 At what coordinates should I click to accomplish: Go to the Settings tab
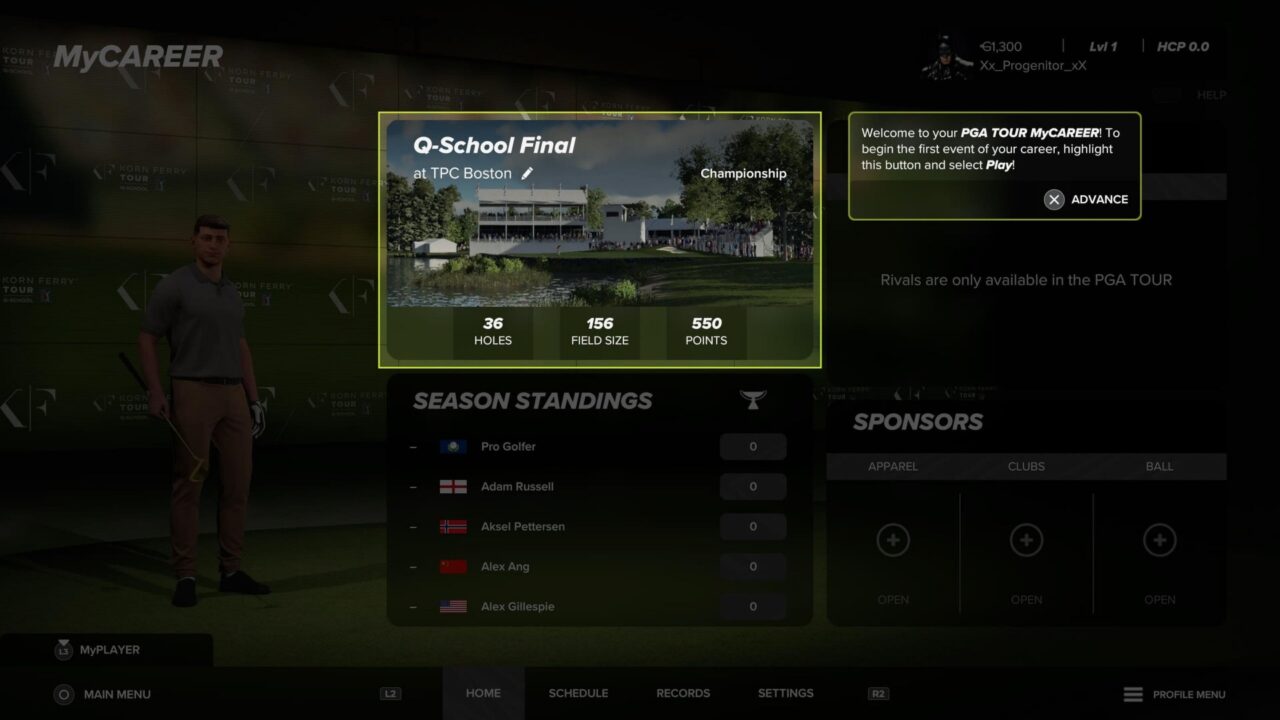[x=785, y=693]
